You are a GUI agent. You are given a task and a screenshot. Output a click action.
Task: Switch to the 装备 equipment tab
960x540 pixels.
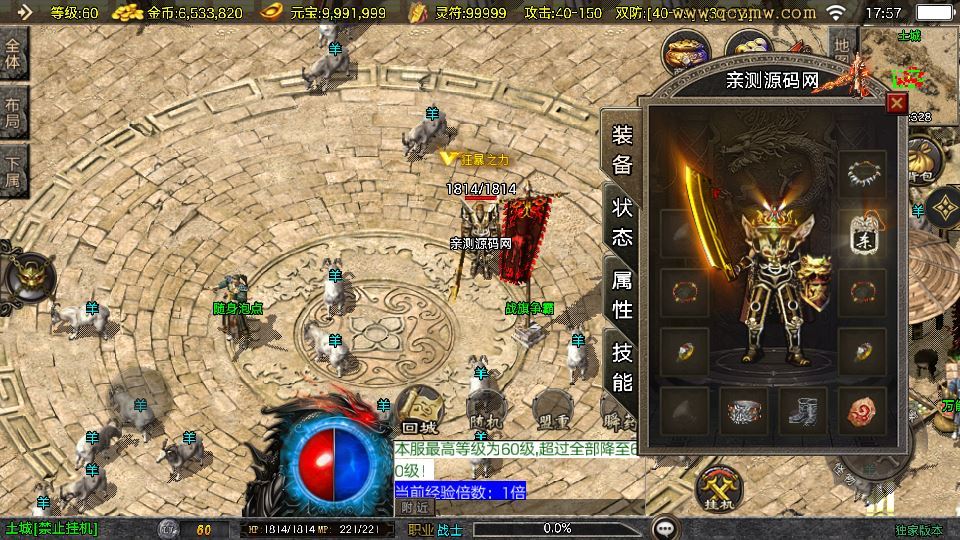(x=622, y=151)
